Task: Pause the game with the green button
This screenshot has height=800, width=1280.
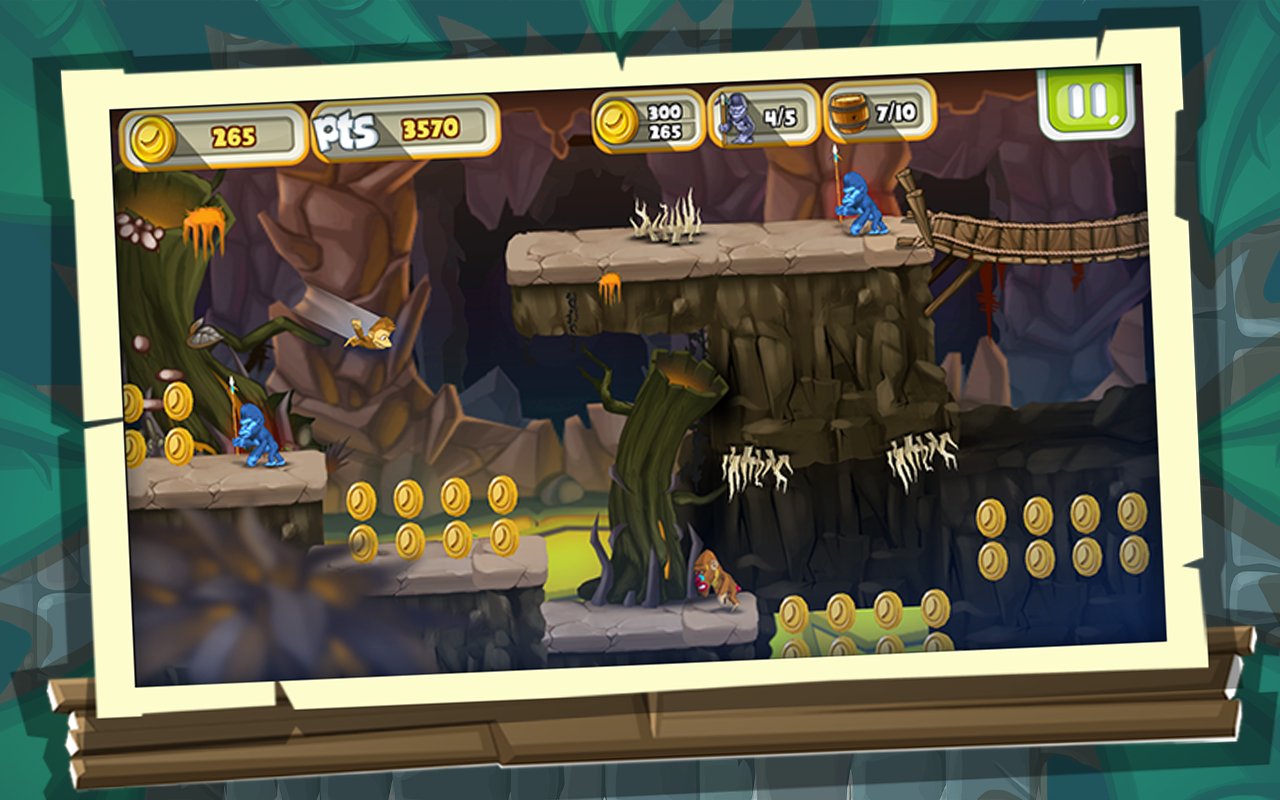Action: point(1086,101)
